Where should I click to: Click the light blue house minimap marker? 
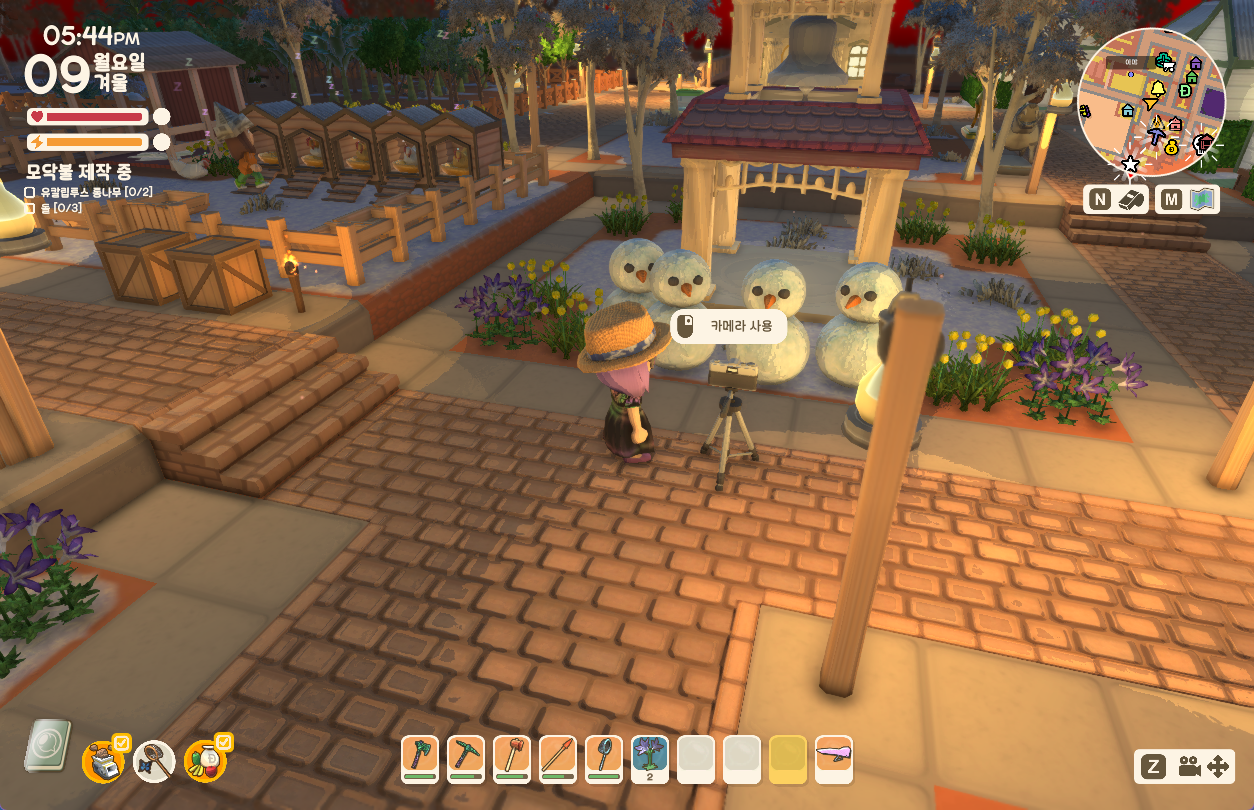[1128, 110]
